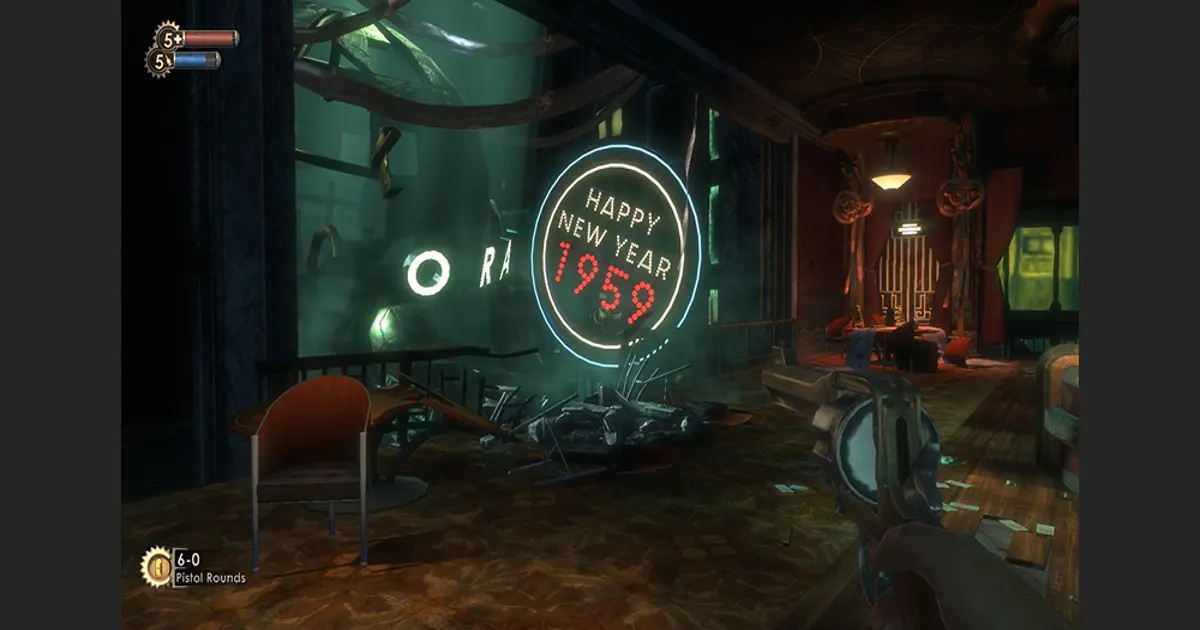Click the Pistol Rounds ammo type icon
Screen dimensions: 1200x630
(x=157, y=565)
